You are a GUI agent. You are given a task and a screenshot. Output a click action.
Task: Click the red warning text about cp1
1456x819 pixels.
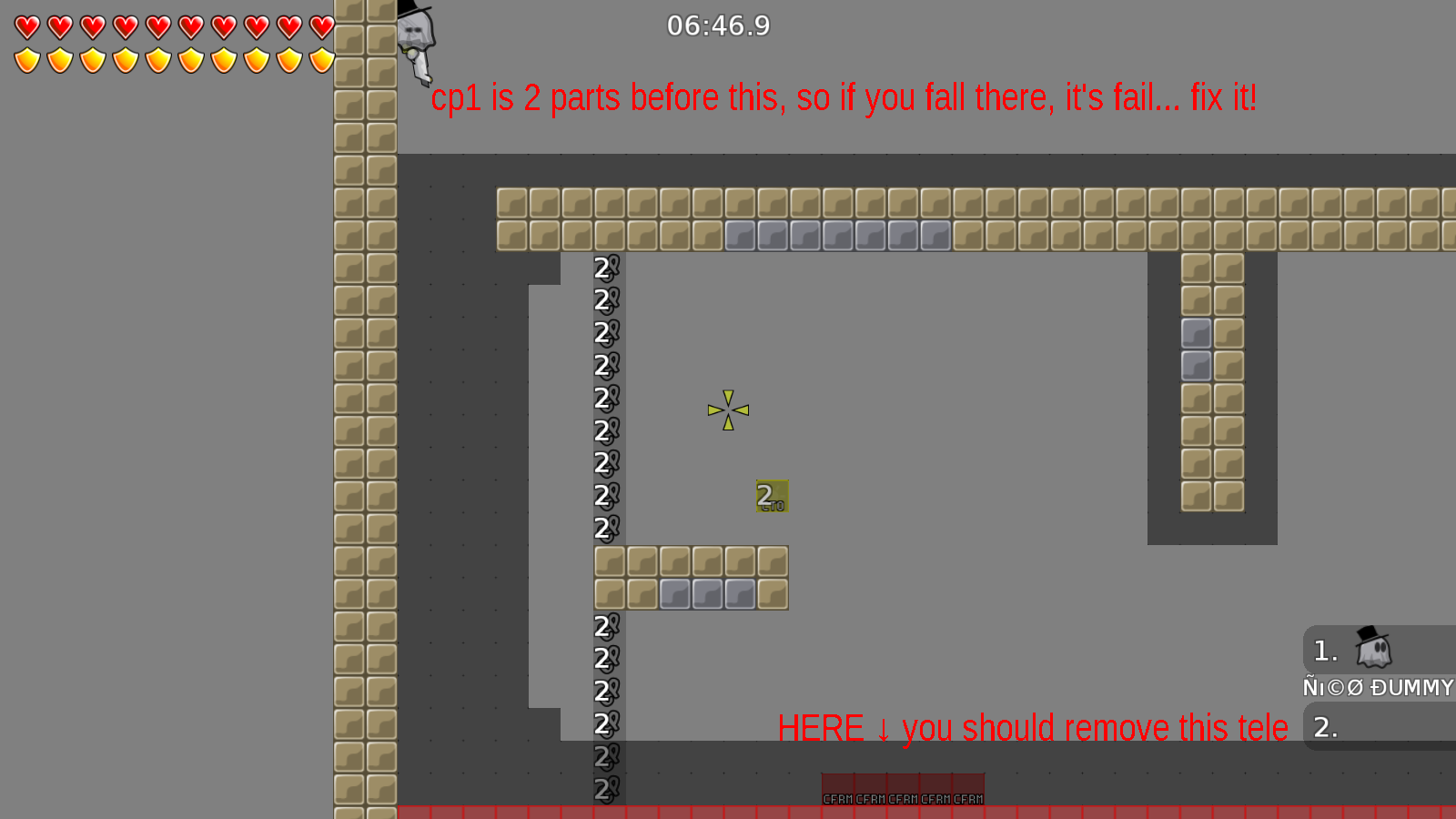click(844, 97)
